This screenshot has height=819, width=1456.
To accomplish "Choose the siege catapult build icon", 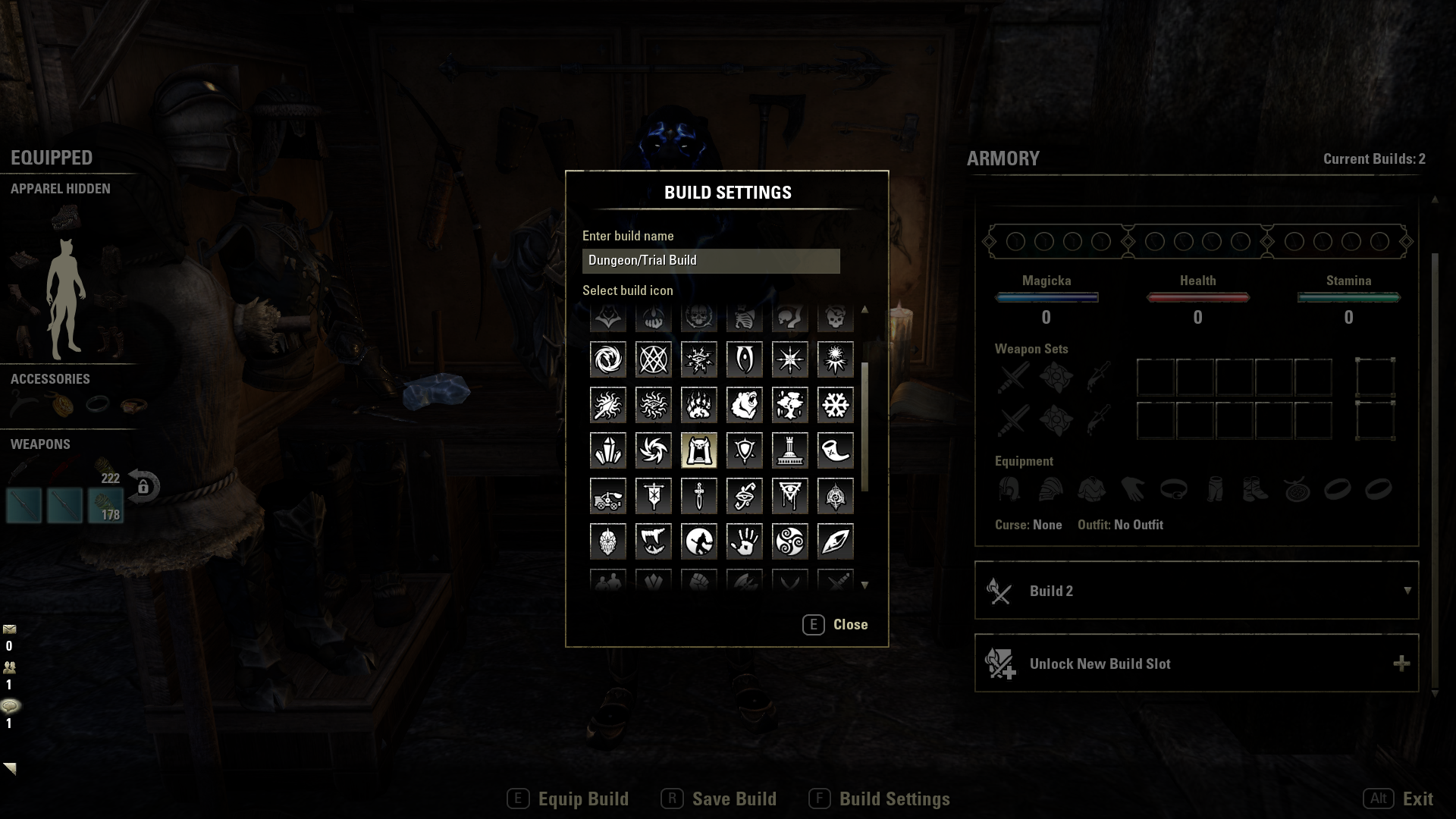I will (x=607, y=496).
